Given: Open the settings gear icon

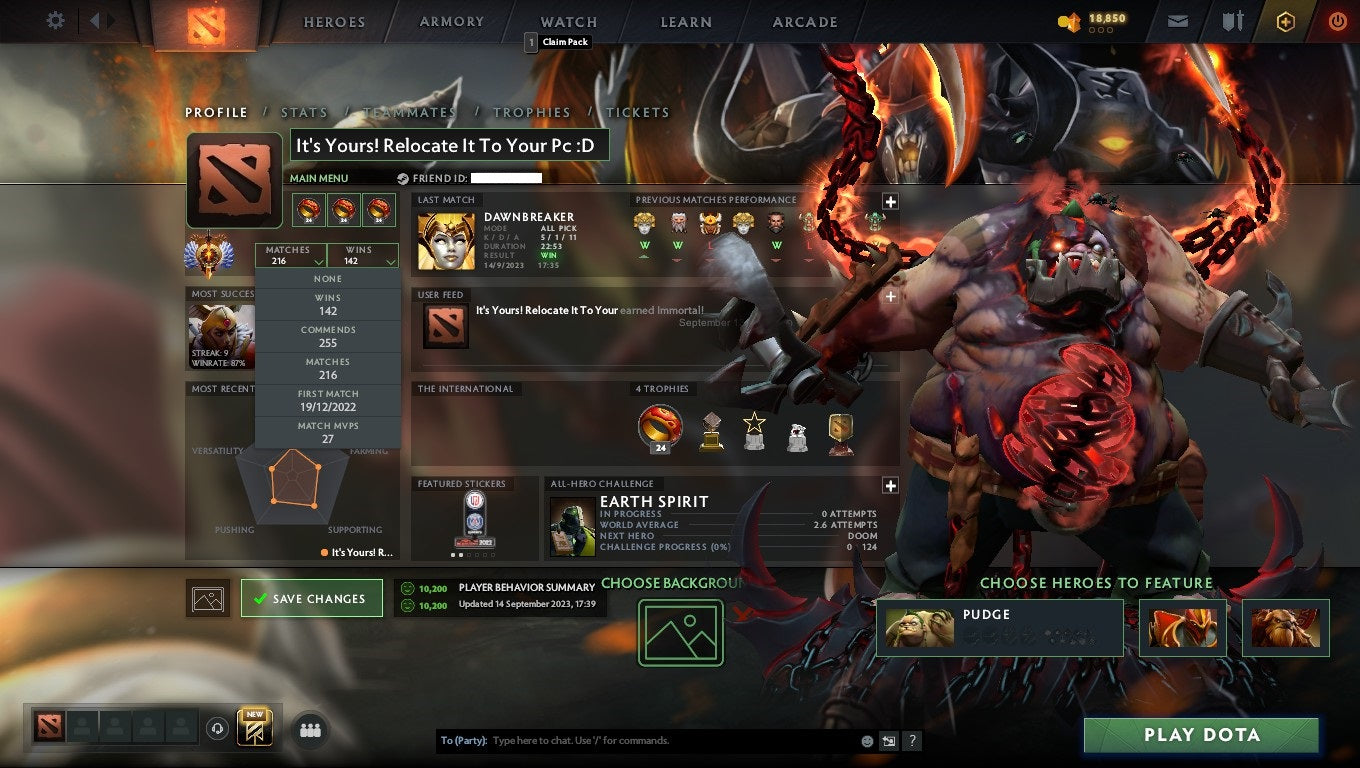Looking at the screenshot, I should (55, 20).
